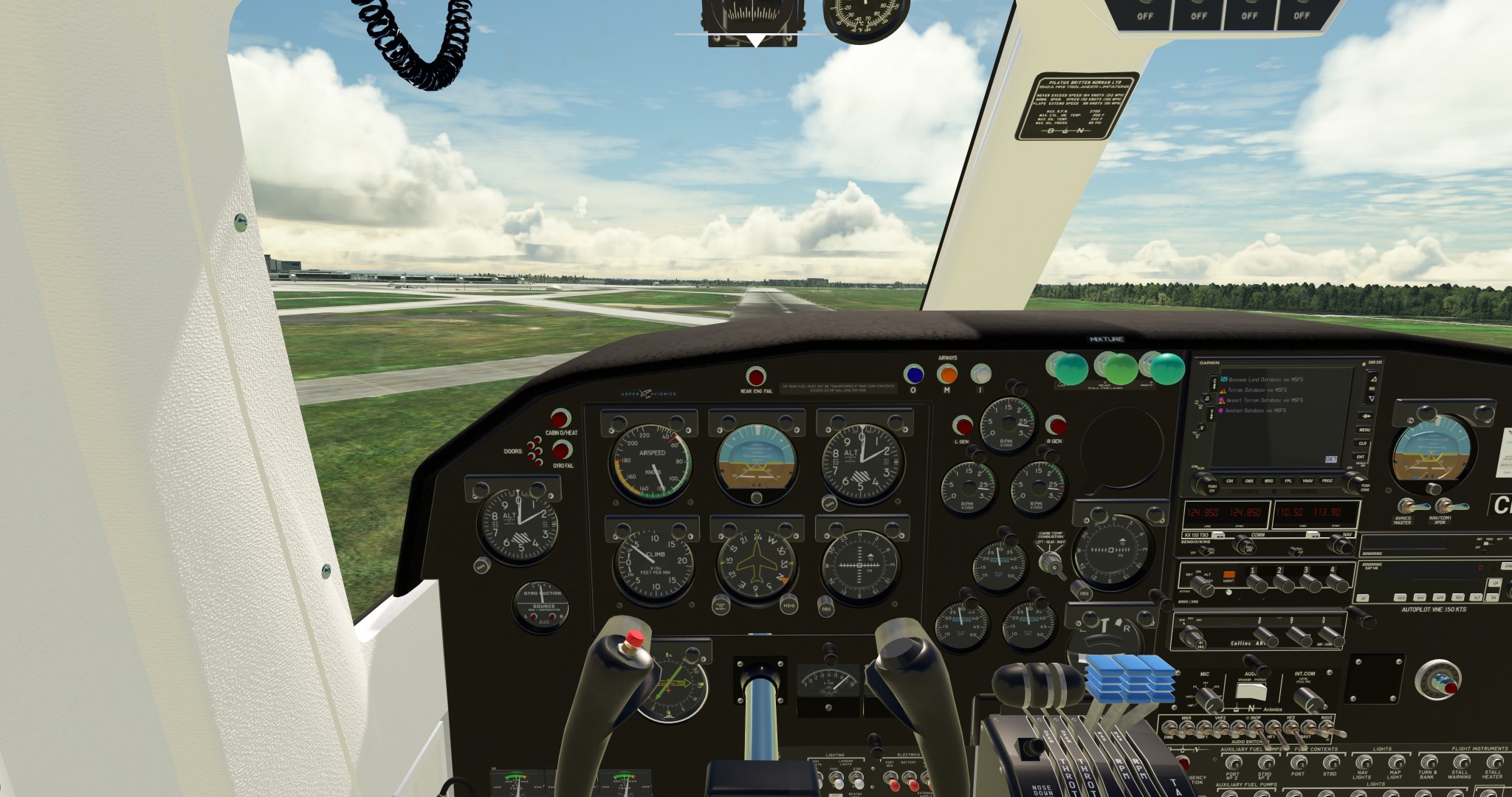Open the MSG page on the Garmin
Image resolution: width=1512 pixels, height=797 pixels.
[1268, 481]
